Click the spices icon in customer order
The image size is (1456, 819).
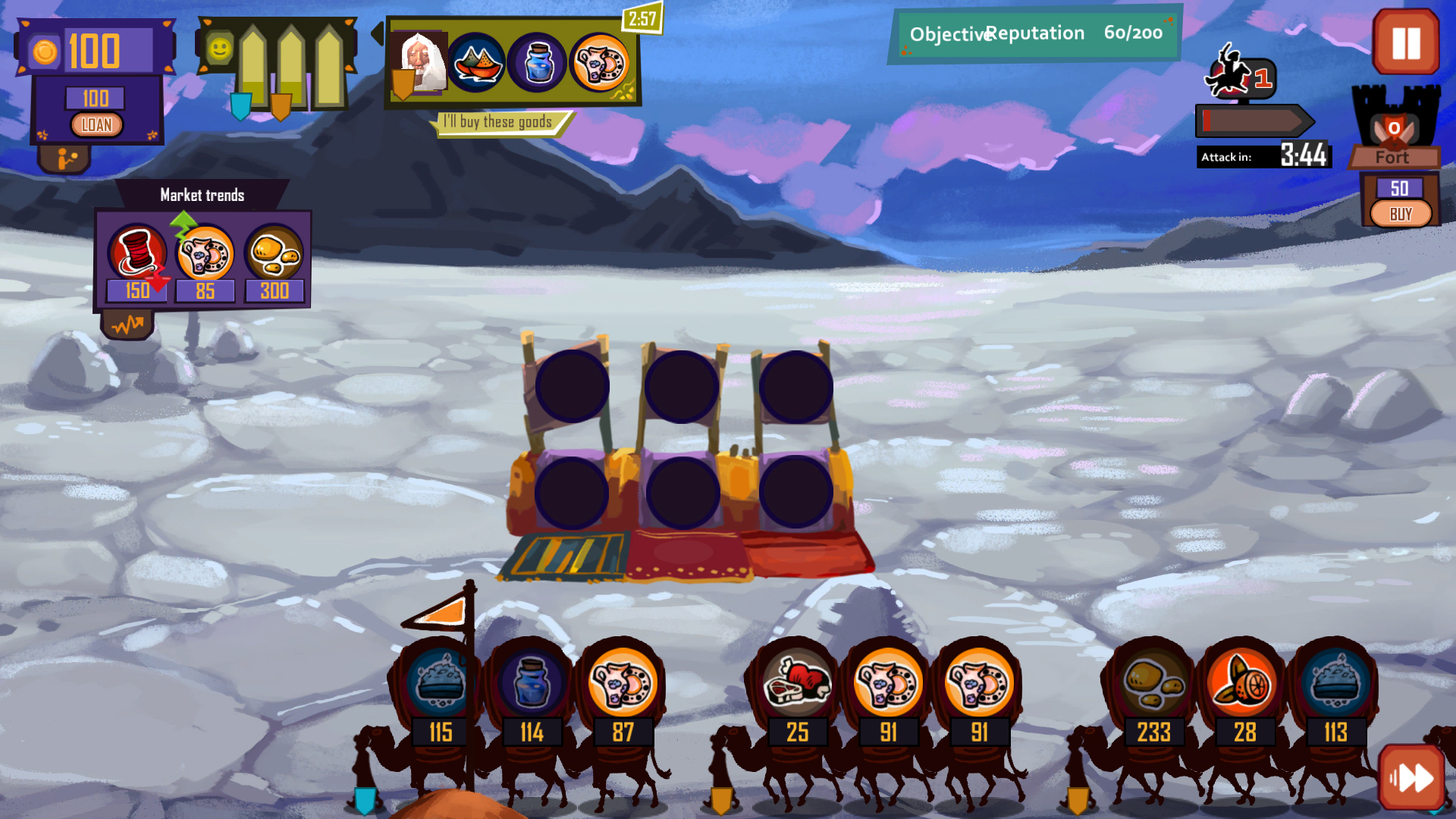476,63
